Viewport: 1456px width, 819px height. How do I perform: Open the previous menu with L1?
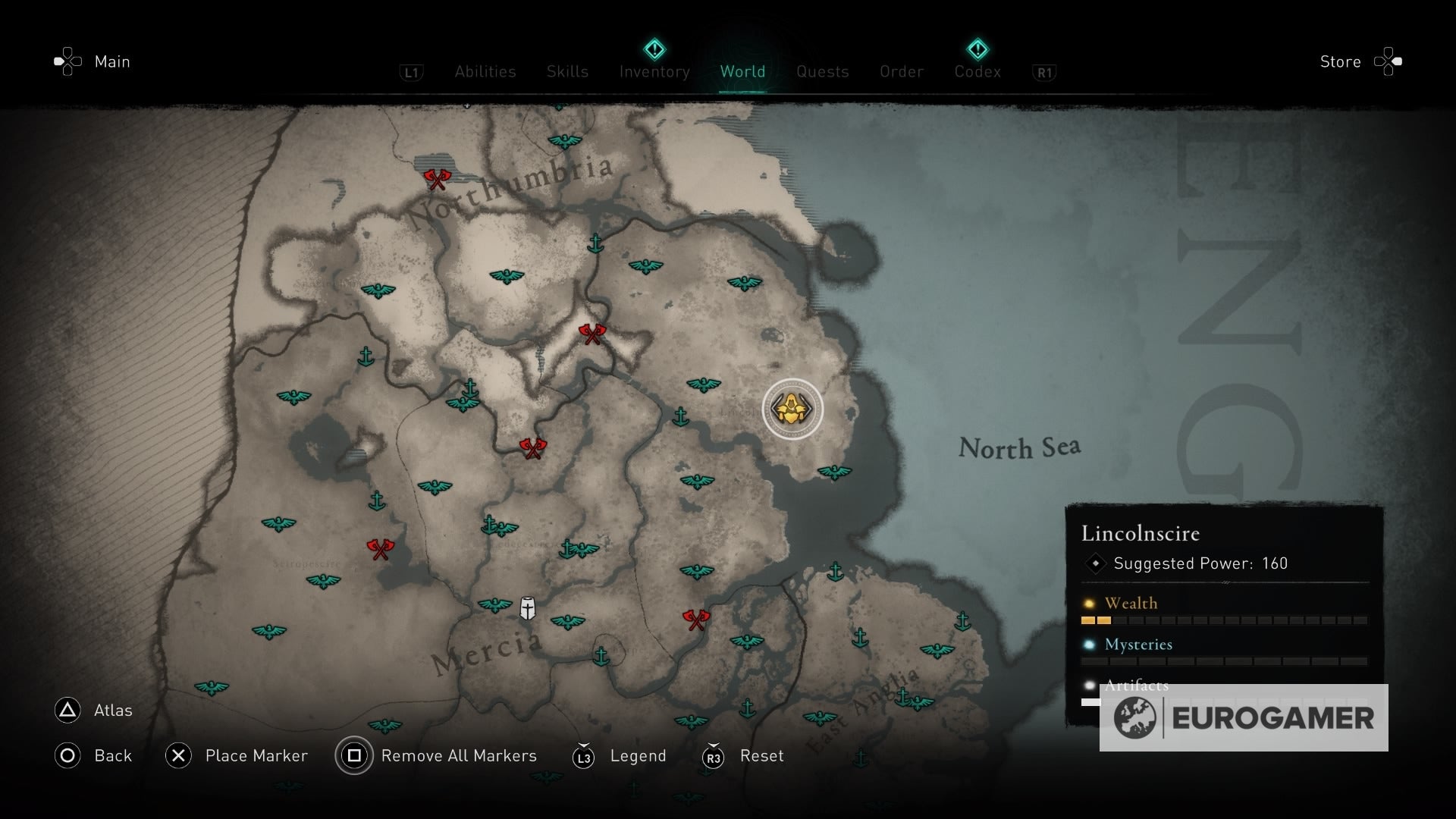click(x=411, y=72)
